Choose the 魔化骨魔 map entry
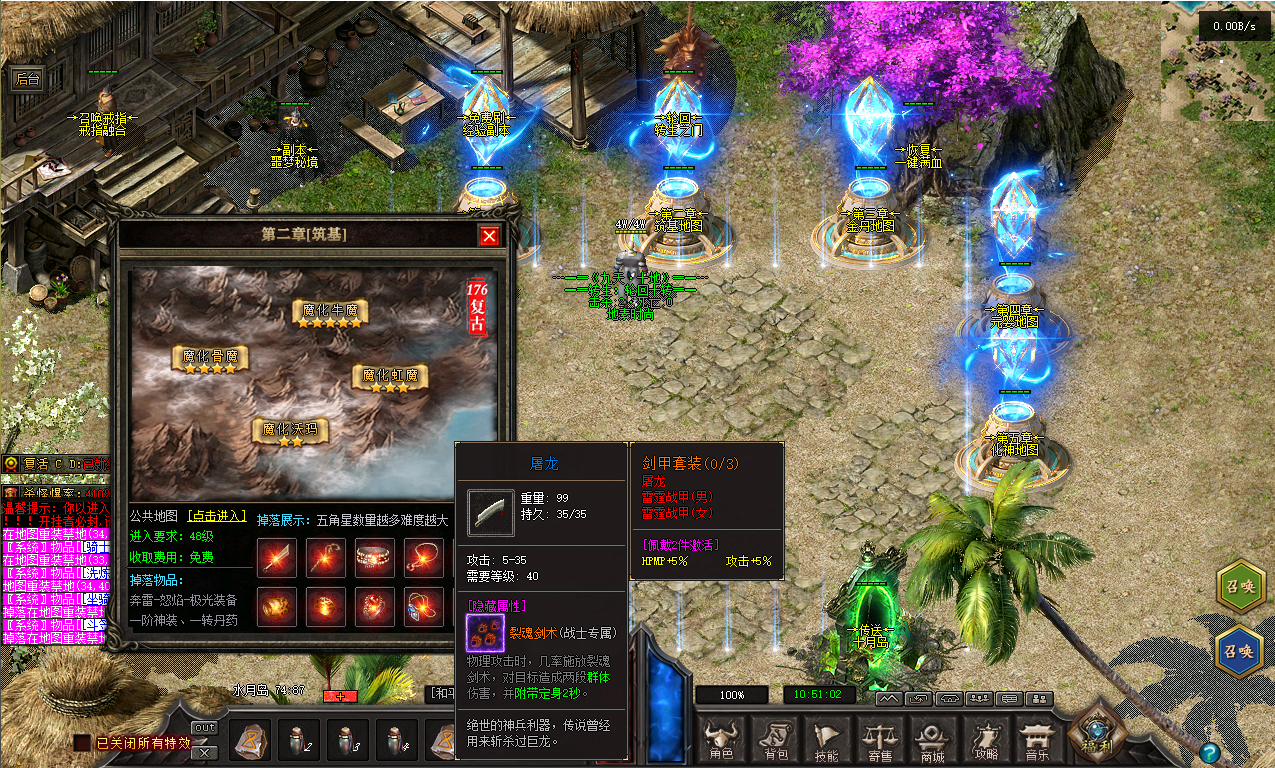The width and height of the screenshot is (1275, 768). [210, 359]
